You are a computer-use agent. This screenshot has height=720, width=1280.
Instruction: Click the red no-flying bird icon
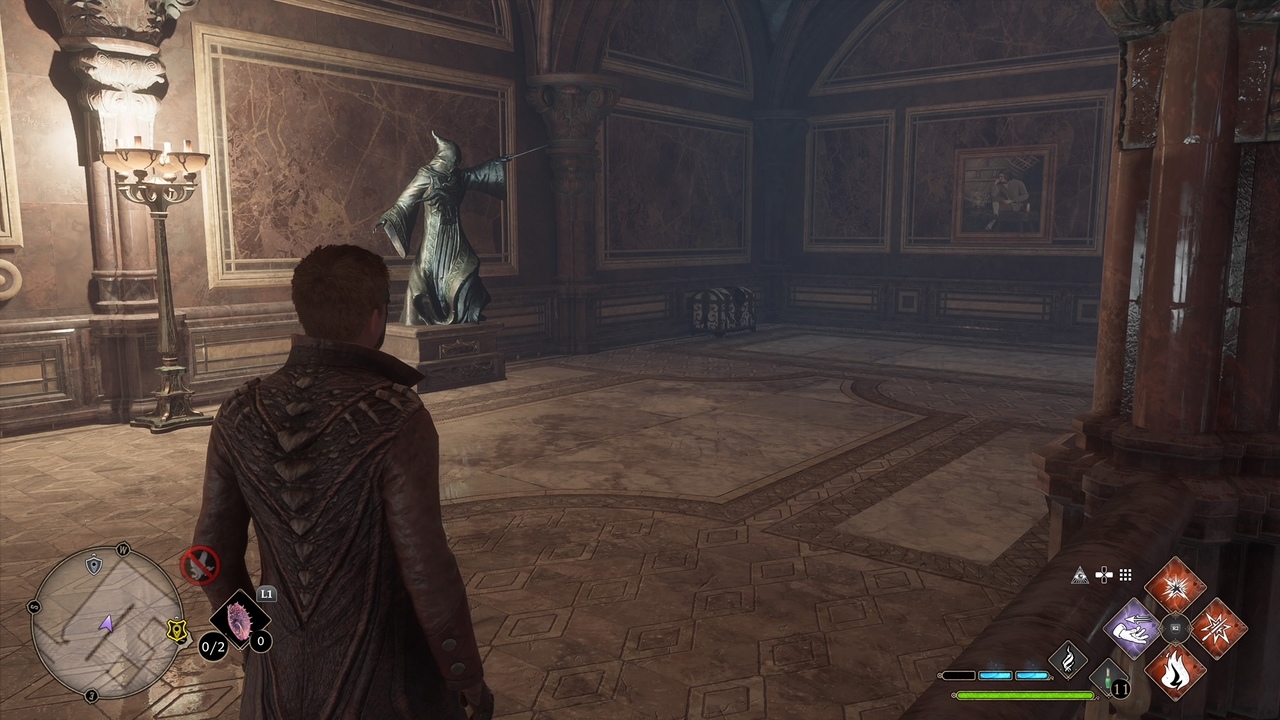[200, 566]
